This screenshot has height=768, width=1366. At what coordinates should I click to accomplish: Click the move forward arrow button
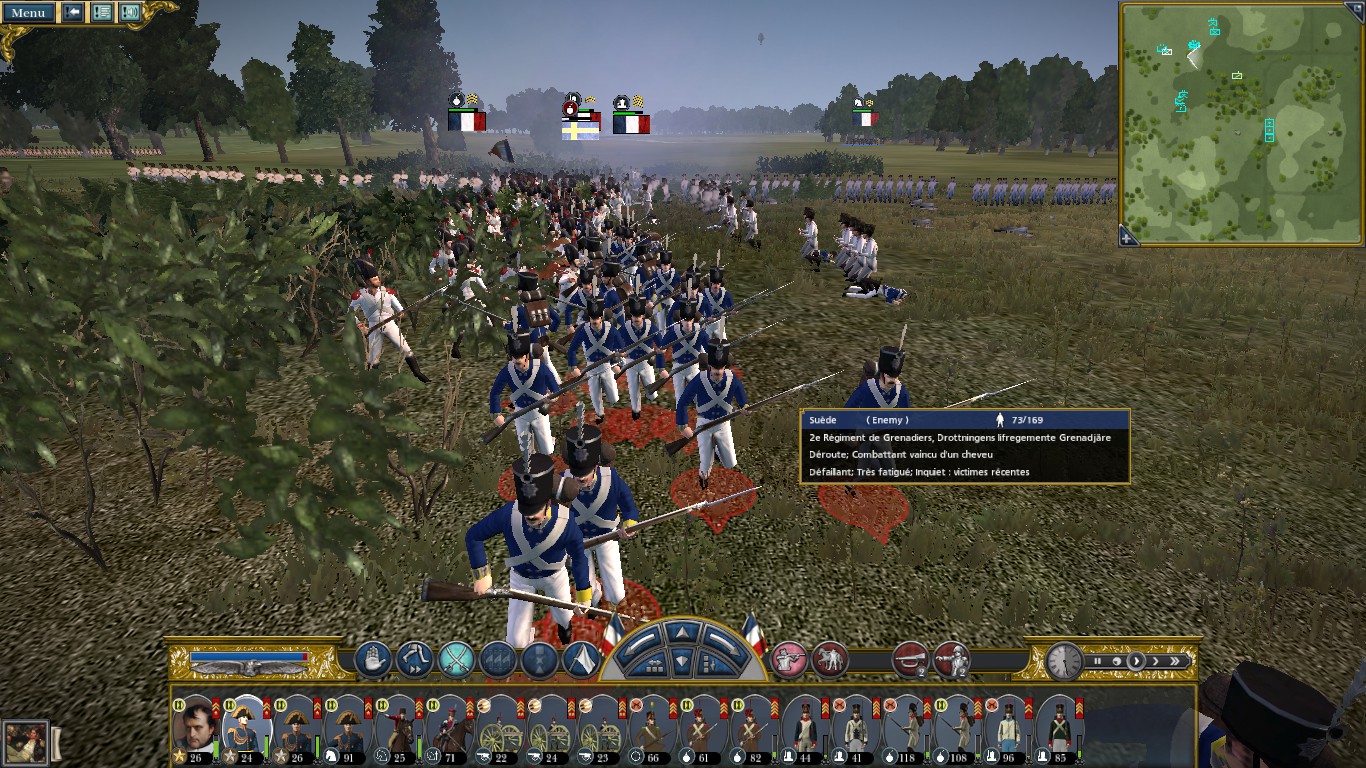(681, 632)
